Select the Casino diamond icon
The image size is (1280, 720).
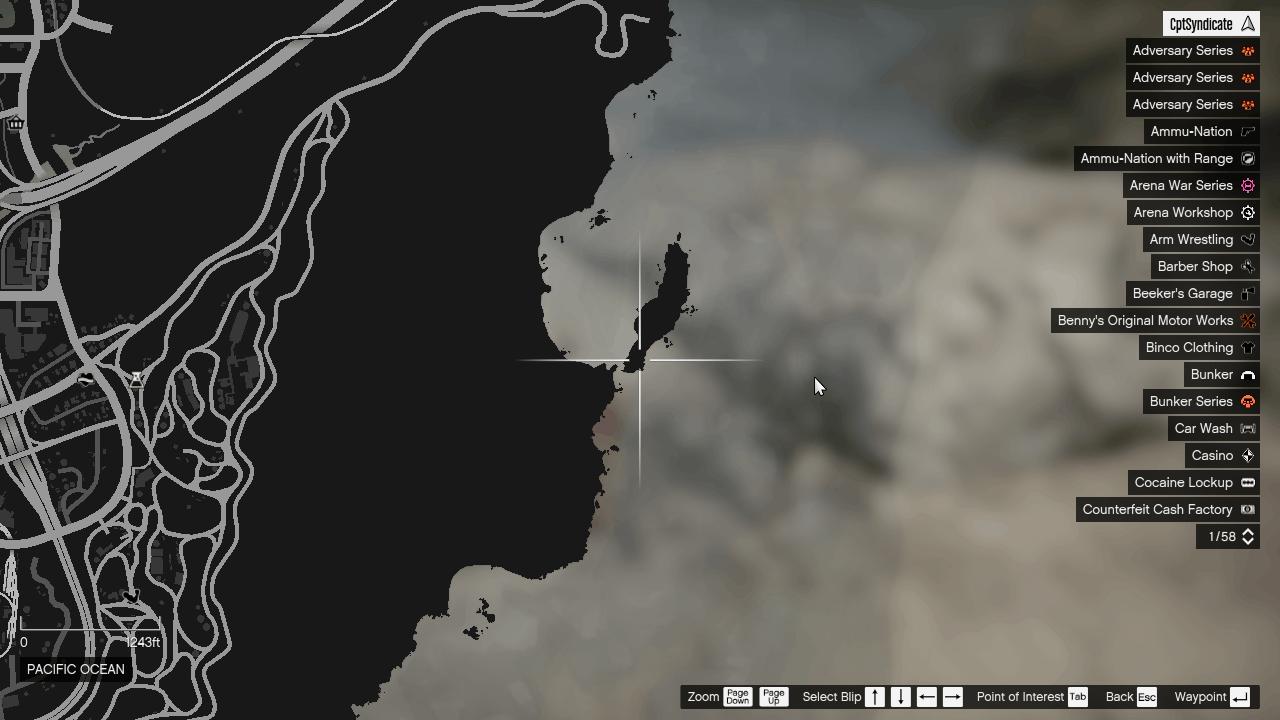point(1247,455)
